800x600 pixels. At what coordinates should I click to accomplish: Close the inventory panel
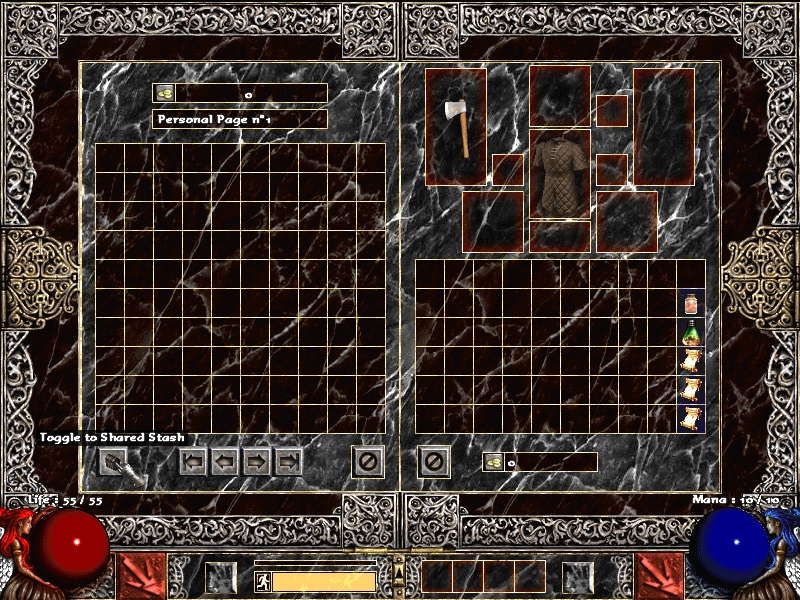point(434,461)
